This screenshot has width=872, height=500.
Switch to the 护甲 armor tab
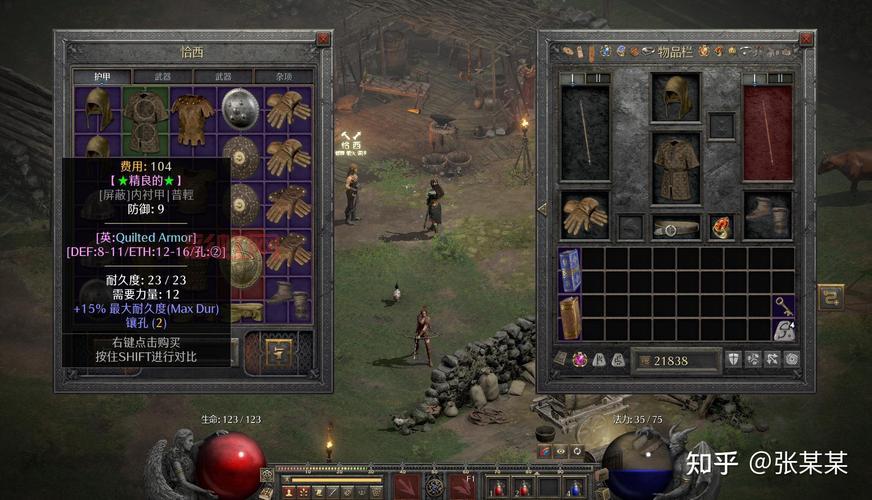(103, 76)
